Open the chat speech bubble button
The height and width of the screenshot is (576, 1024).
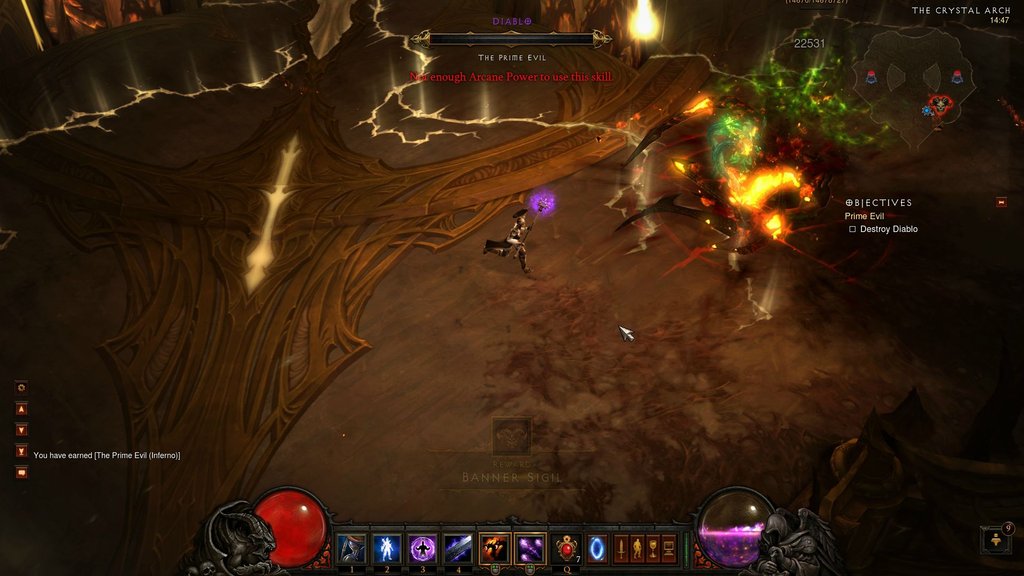21,473
